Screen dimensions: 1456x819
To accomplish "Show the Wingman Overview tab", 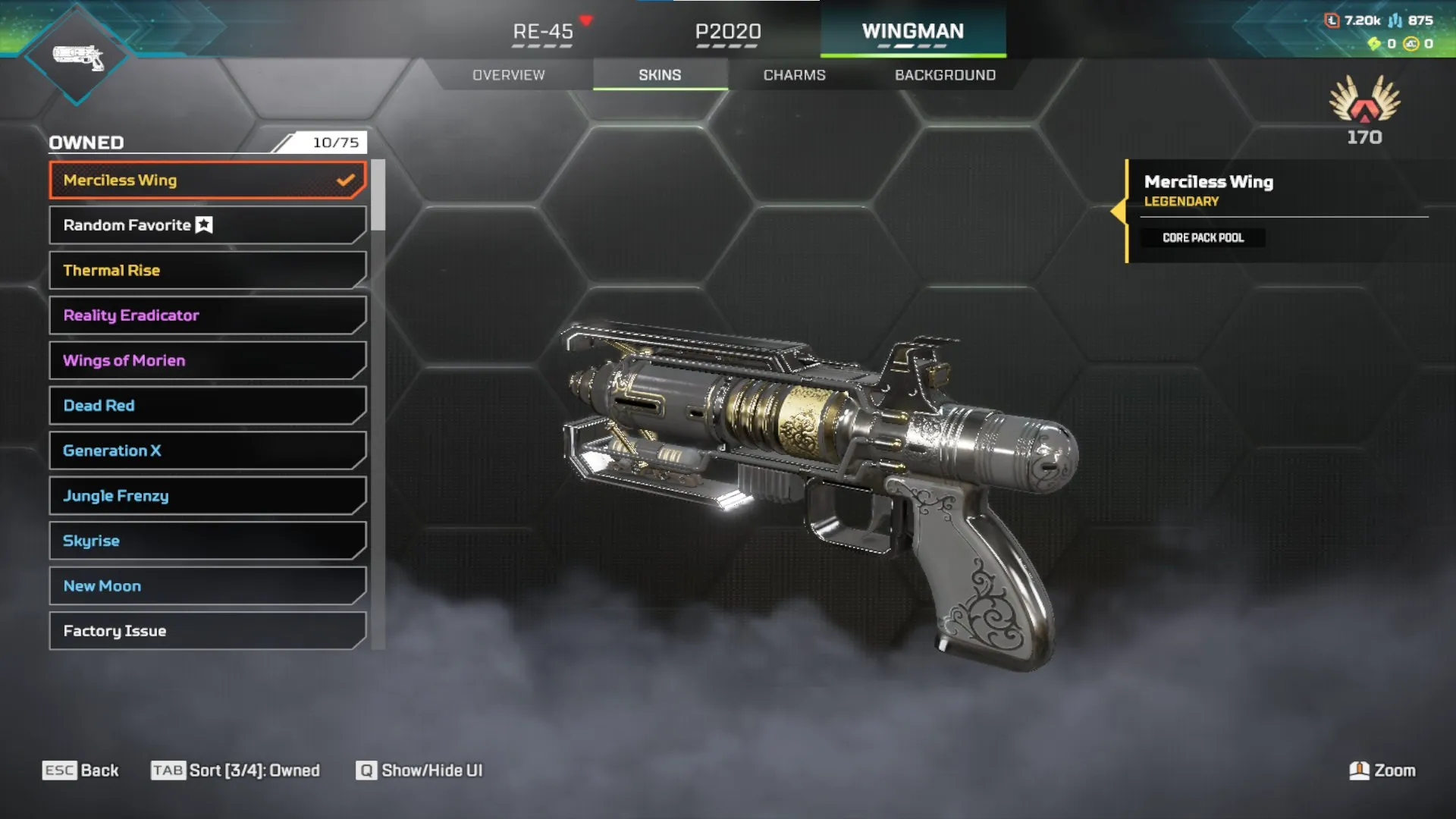I will tap(509, 75).
